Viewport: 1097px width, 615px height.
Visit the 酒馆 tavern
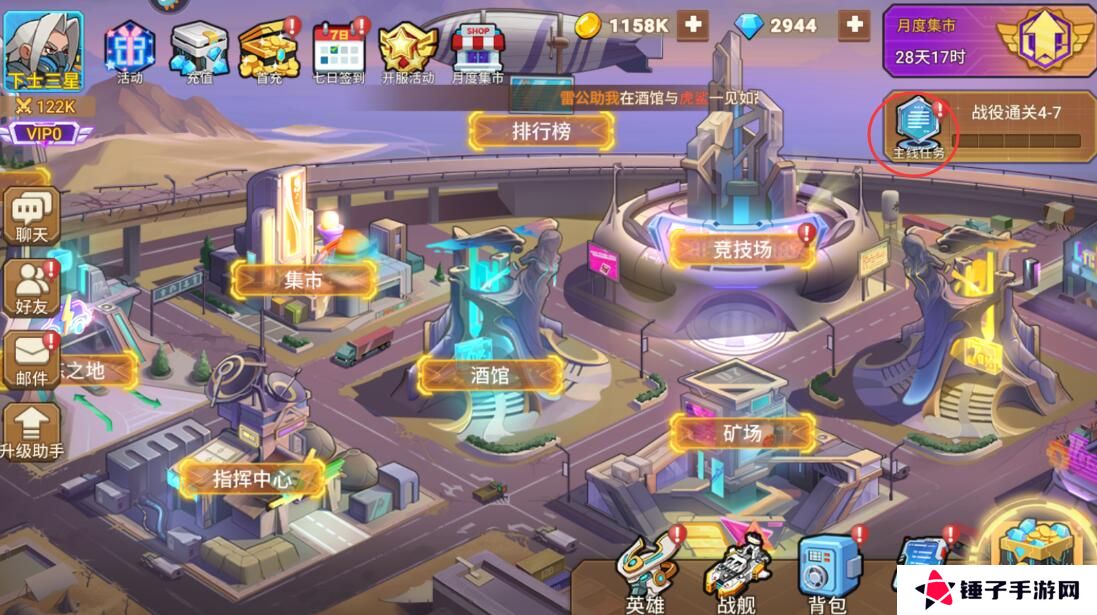pyautogui.click(x=490, y=375)
